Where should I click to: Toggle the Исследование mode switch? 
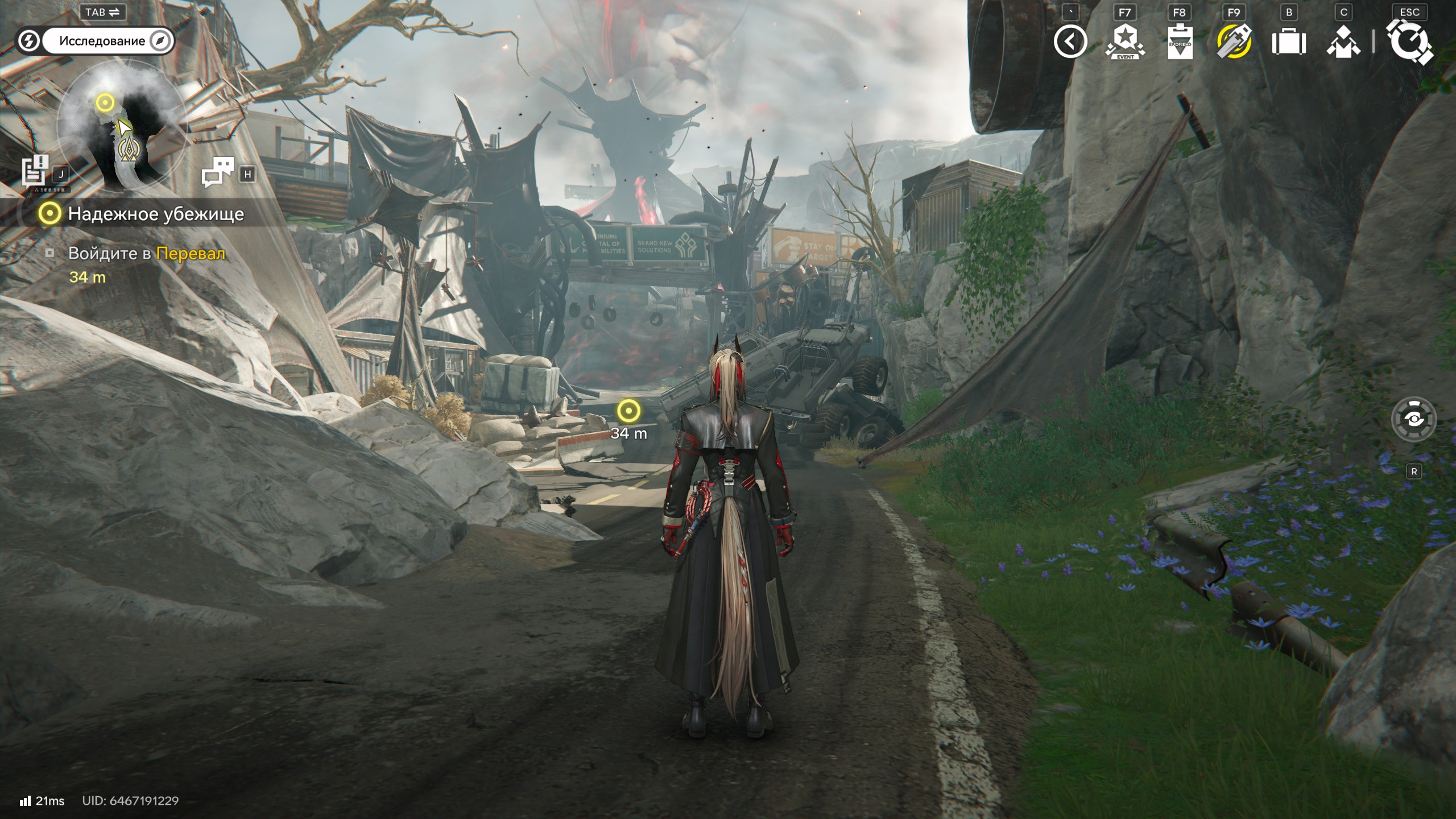click(96, 41)
